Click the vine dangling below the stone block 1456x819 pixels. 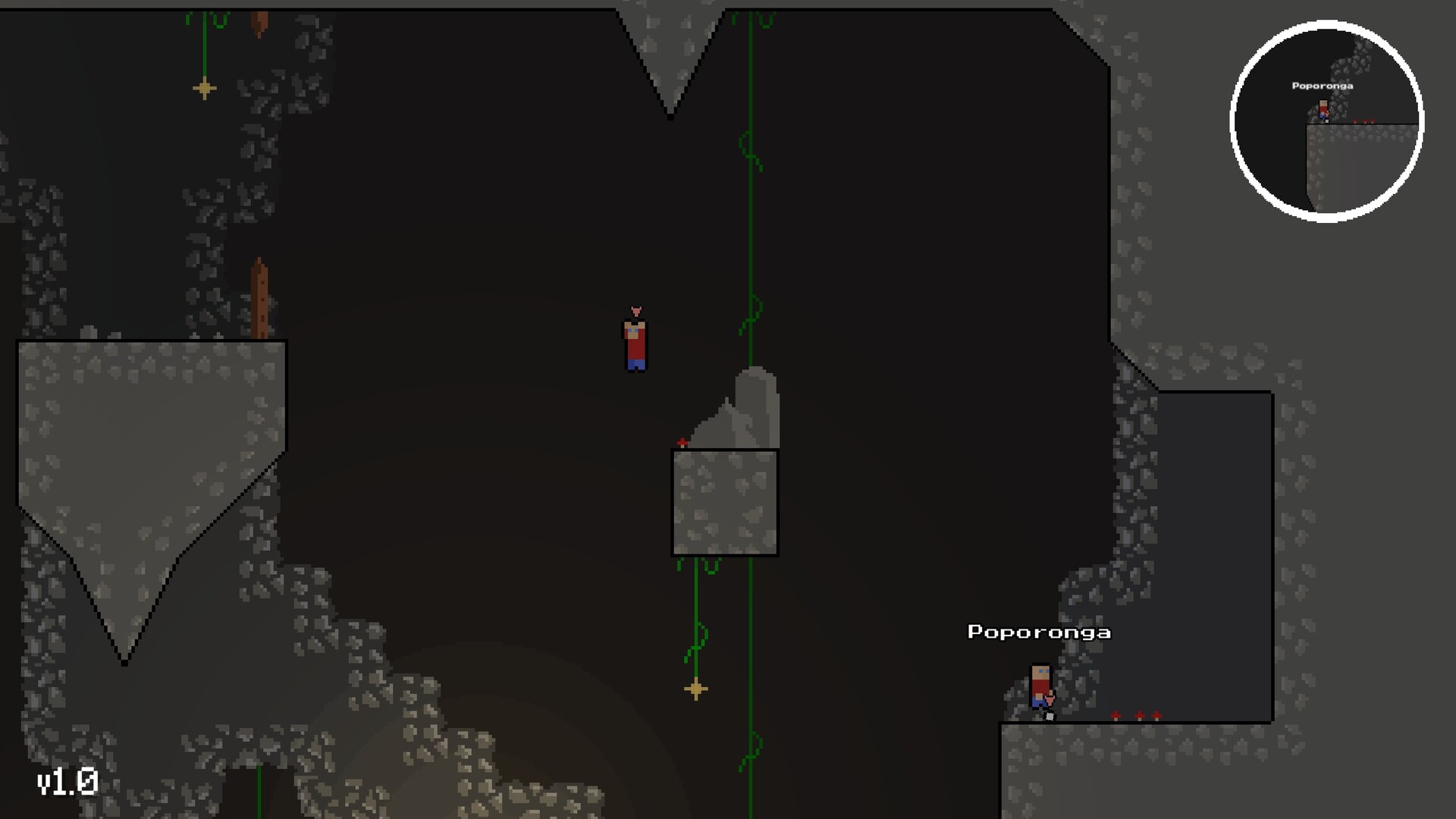tap(695, 607)
